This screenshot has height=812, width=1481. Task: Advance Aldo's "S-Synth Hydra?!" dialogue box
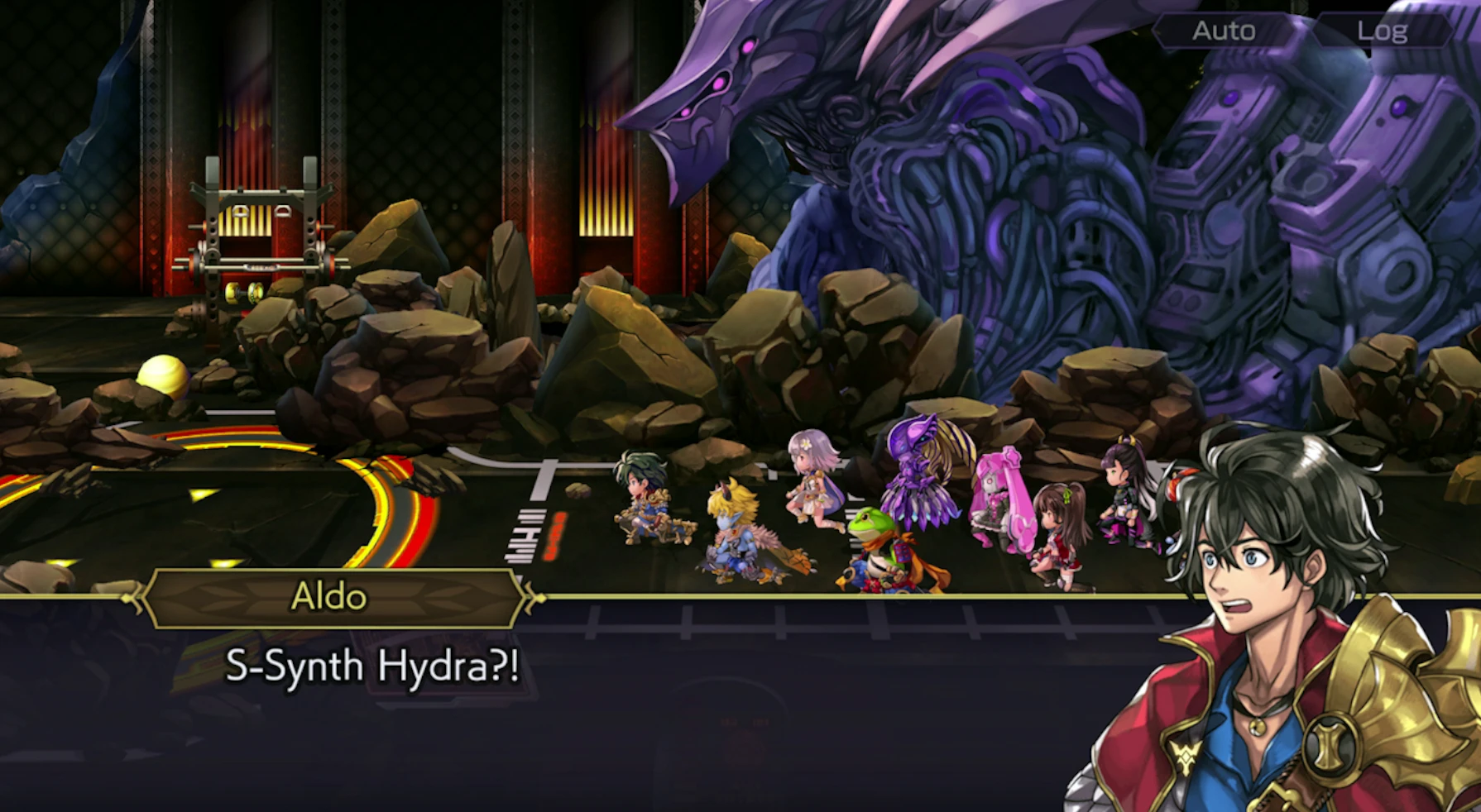pos(579,703)
